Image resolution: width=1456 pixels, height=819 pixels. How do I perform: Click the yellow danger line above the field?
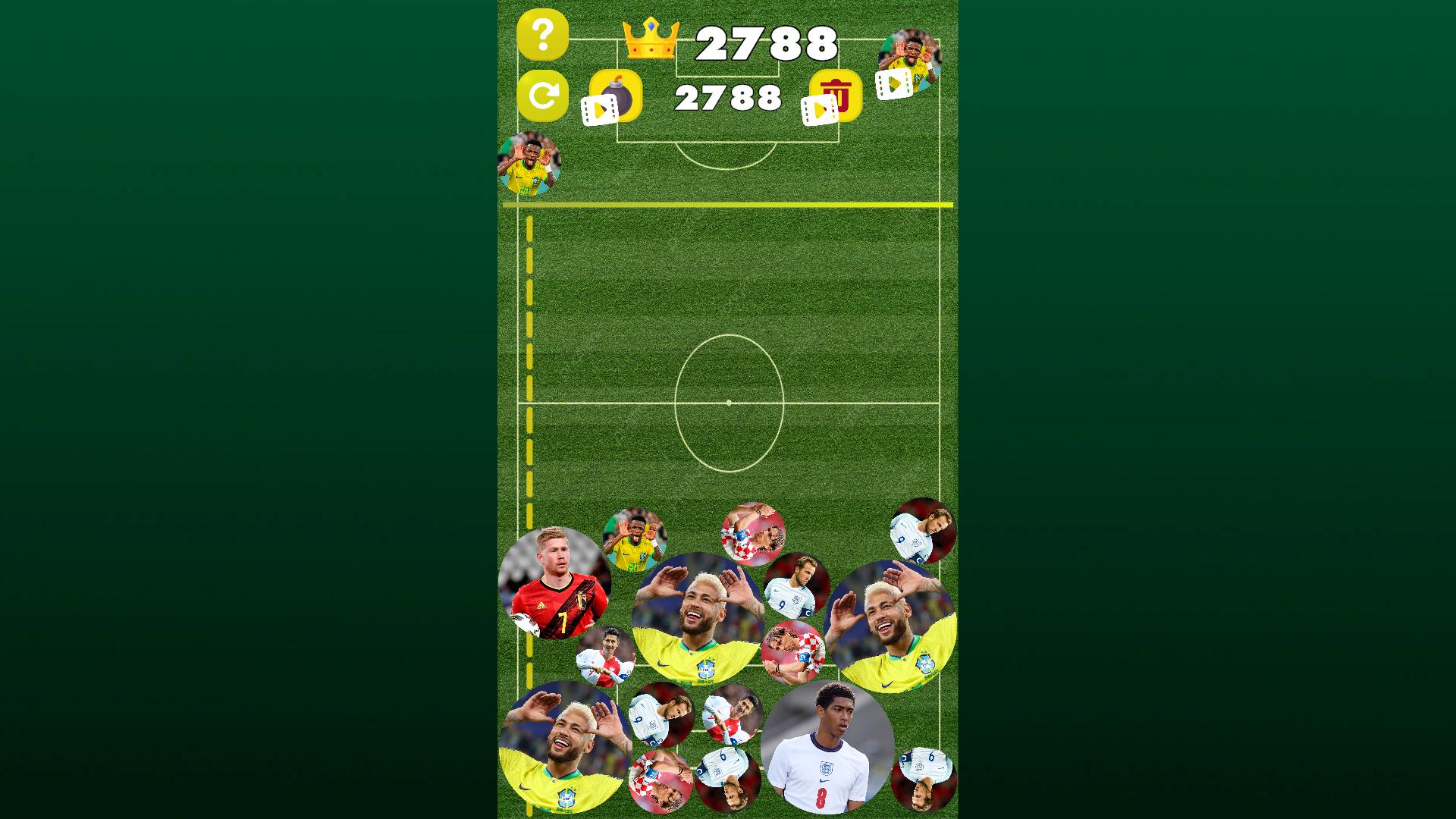(x=728, y=205)
